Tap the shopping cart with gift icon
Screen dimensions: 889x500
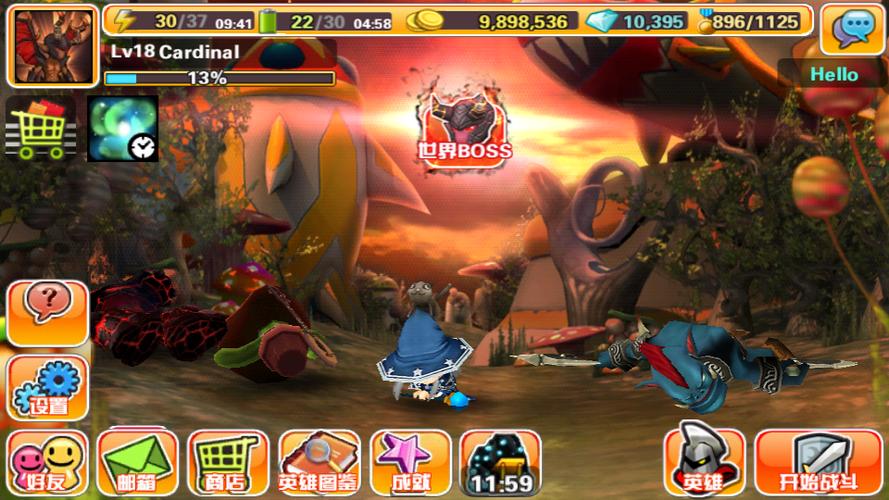point(42,130)
